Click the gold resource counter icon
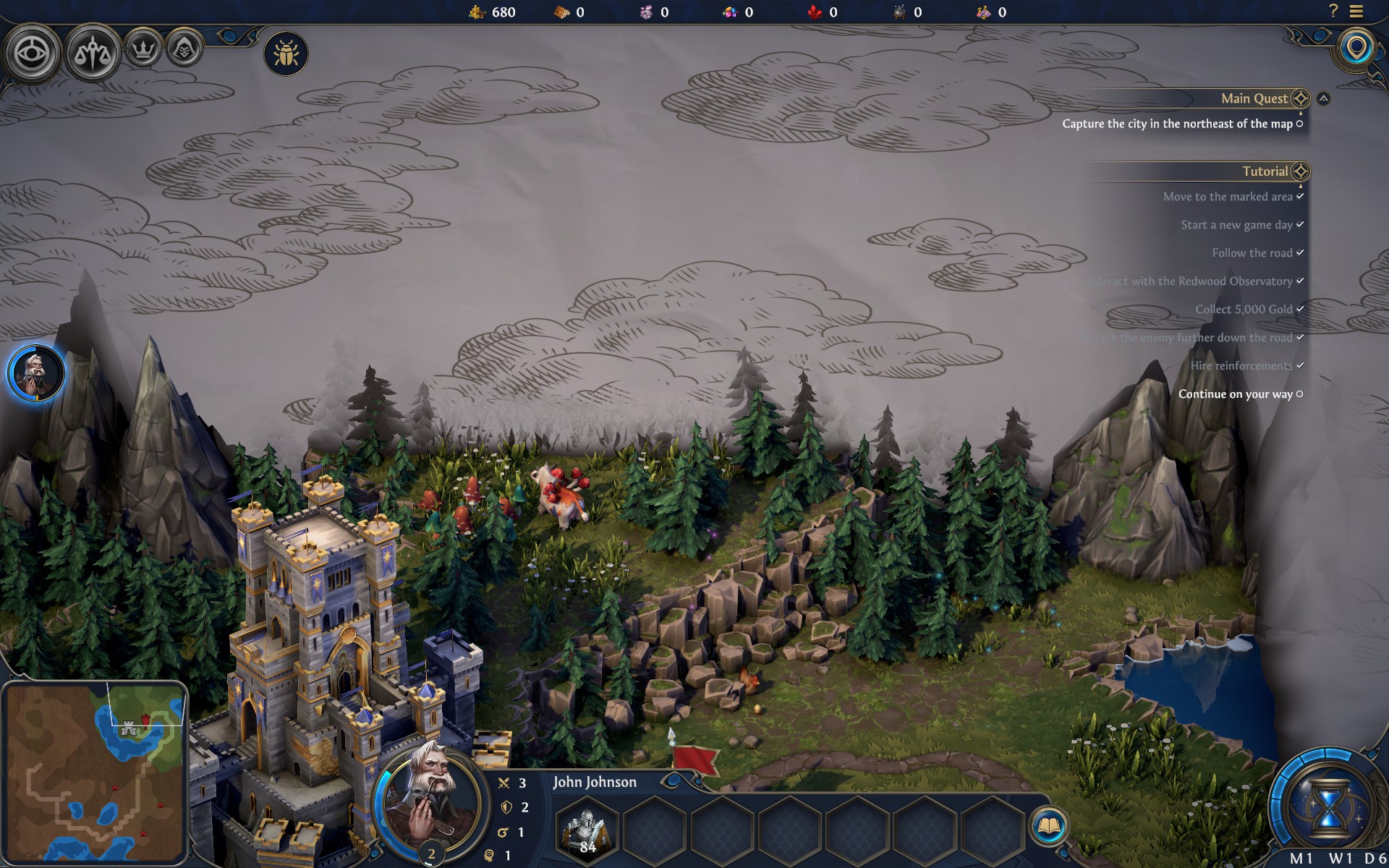 (x=477, y=12)
